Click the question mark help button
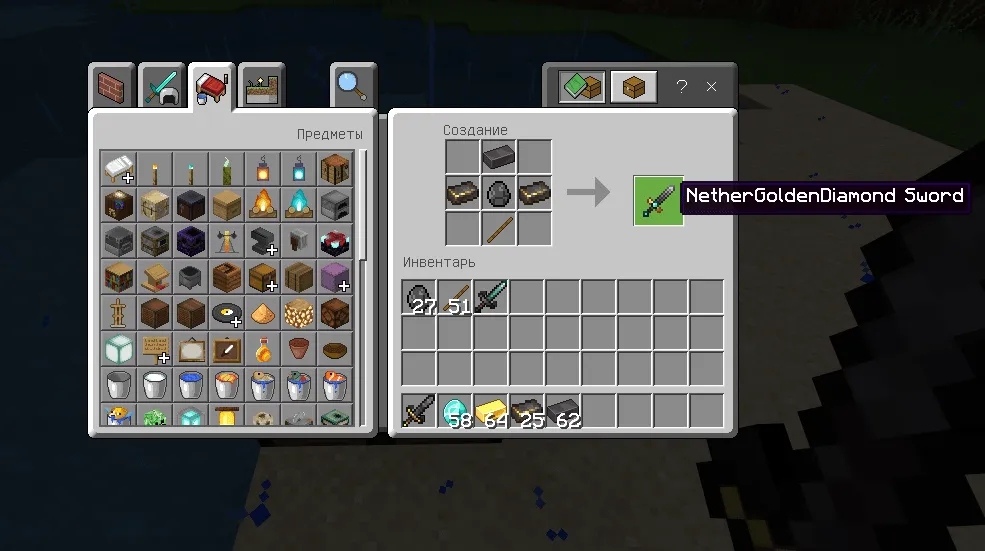Image resolution: width=985 pixels, height=551 pixels. [682, 87]
